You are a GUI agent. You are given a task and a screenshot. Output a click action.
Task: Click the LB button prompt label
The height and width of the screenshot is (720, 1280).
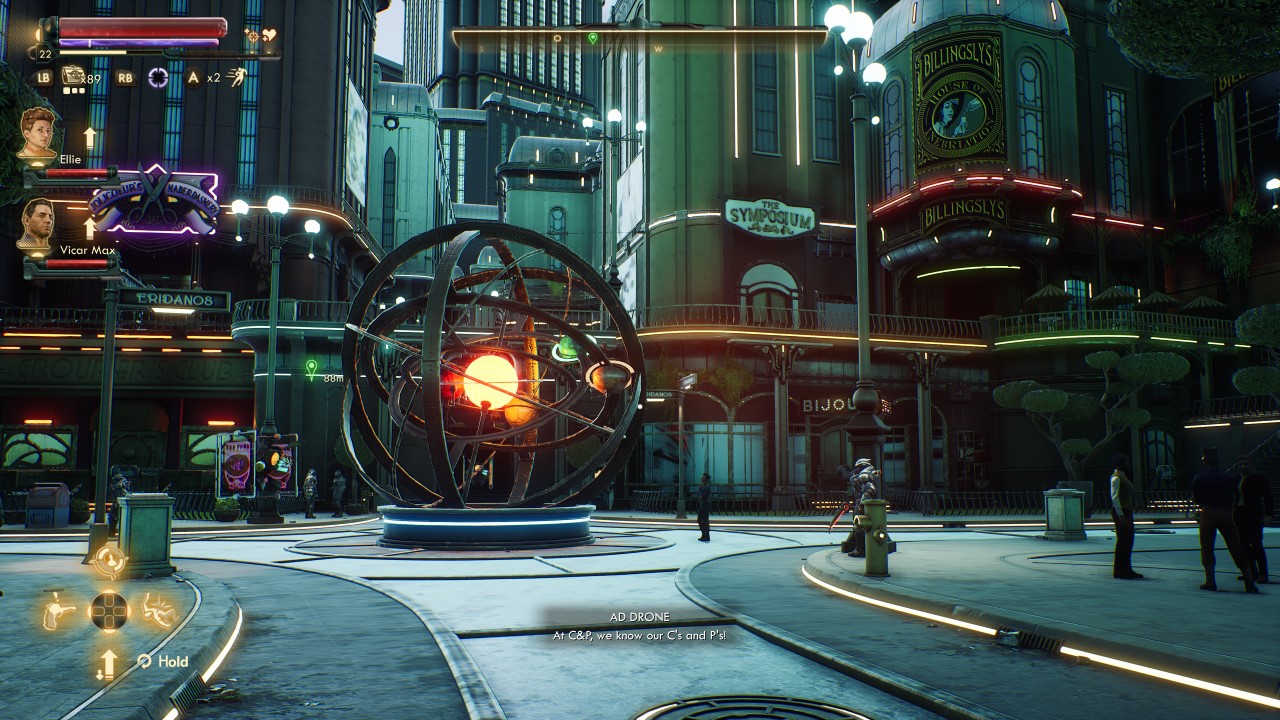[x=43, y=78]
